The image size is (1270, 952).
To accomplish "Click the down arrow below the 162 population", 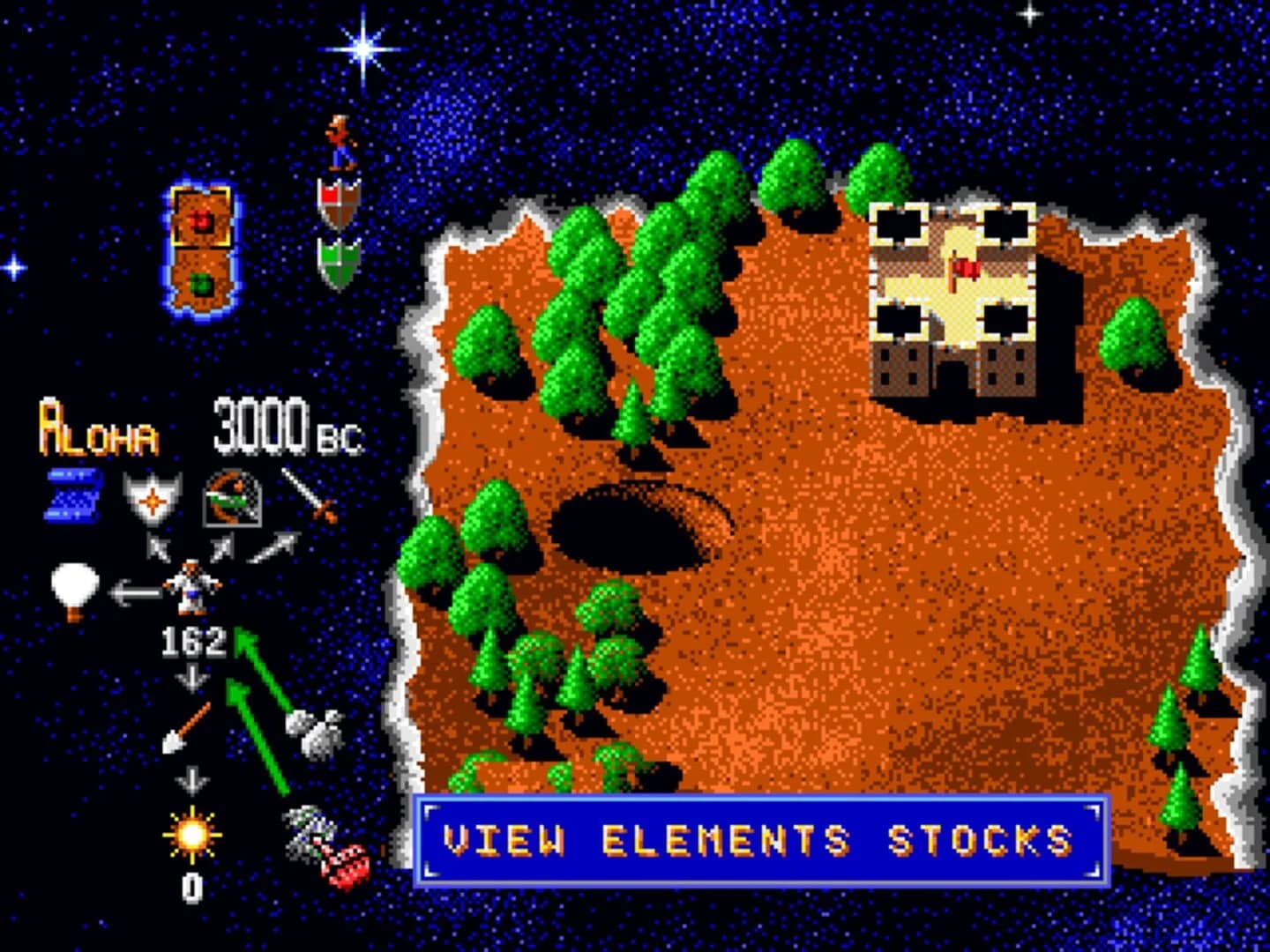I will [190, 679].
